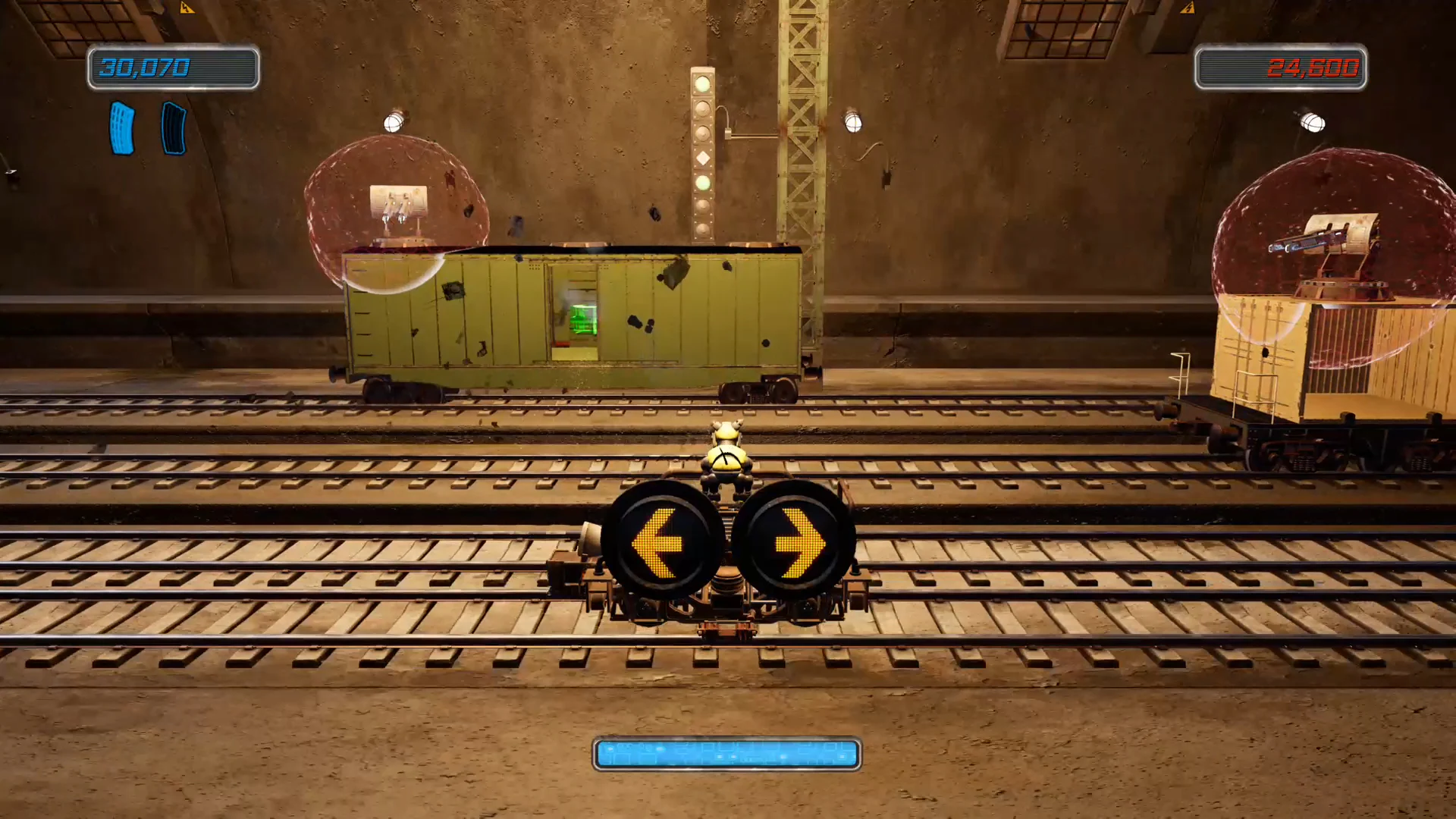Image resolution: width=1456 pixels, height=819 pixels.
Task: Click the hanging lamp above the boxcar
Action: point(394,121)
